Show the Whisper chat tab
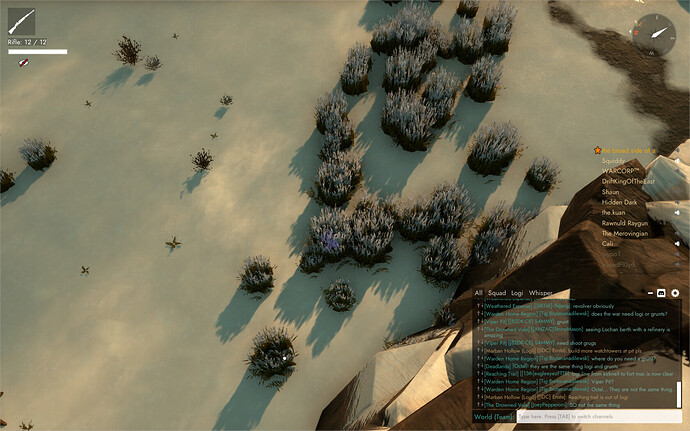The image size is (690, 431). point(541,293)
